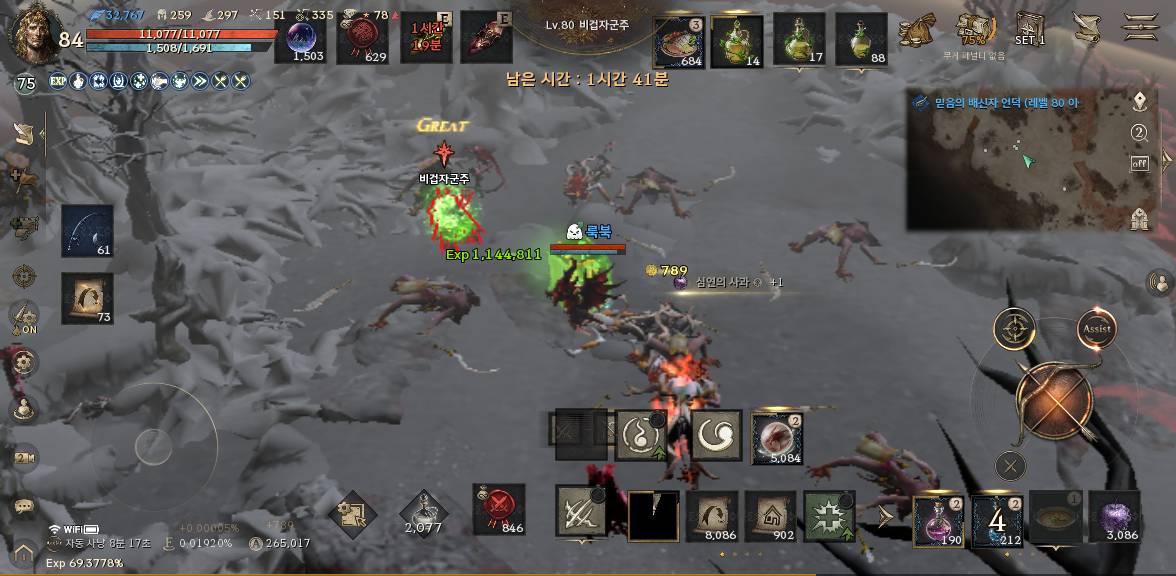Click the minimap of the snowy hill
The height and width of the screenshot is (576, 1176).
tap(1015, 169)
